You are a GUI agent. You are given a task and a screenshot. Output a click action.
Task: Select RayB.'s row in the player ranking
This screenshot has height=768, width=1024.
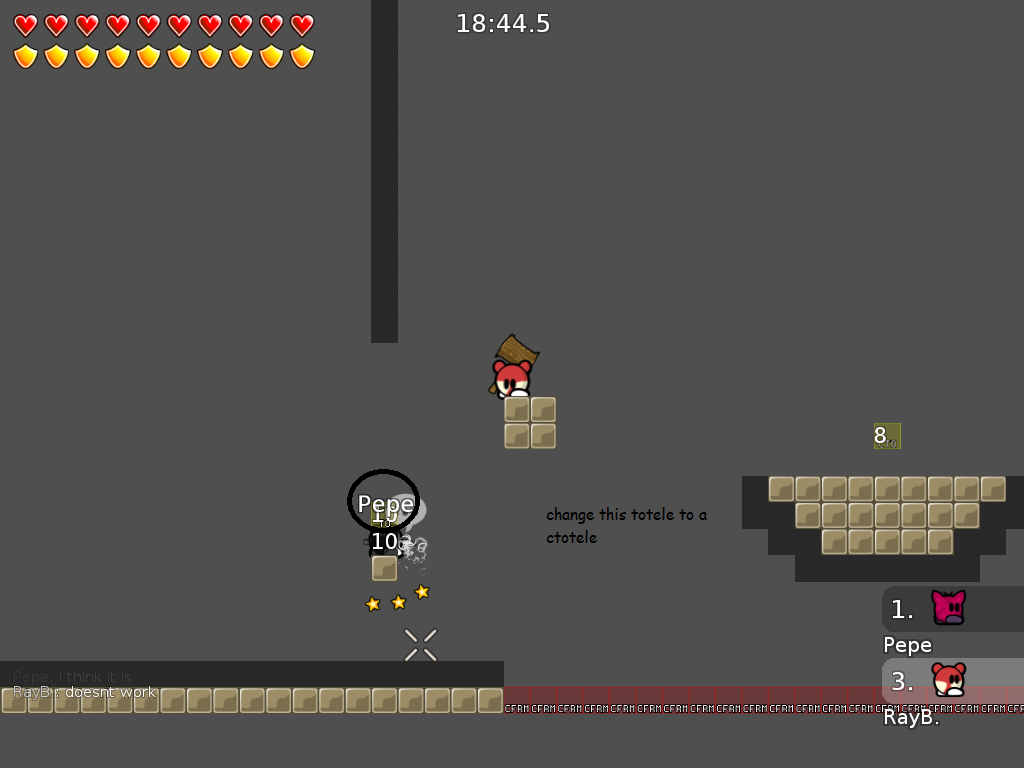952,681
